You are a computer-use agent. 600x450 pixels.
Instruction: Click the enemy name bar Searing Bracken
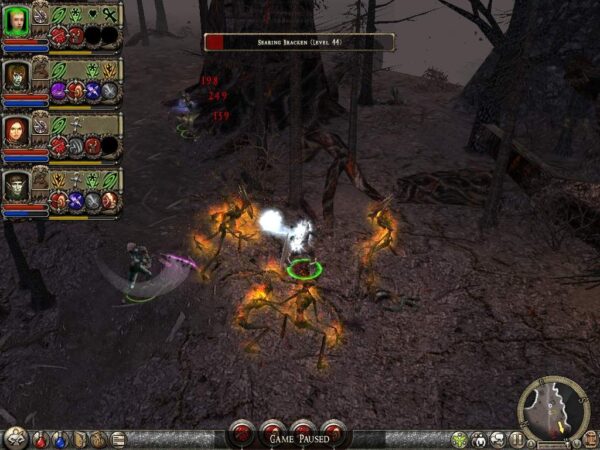click(x=299, y=41)
